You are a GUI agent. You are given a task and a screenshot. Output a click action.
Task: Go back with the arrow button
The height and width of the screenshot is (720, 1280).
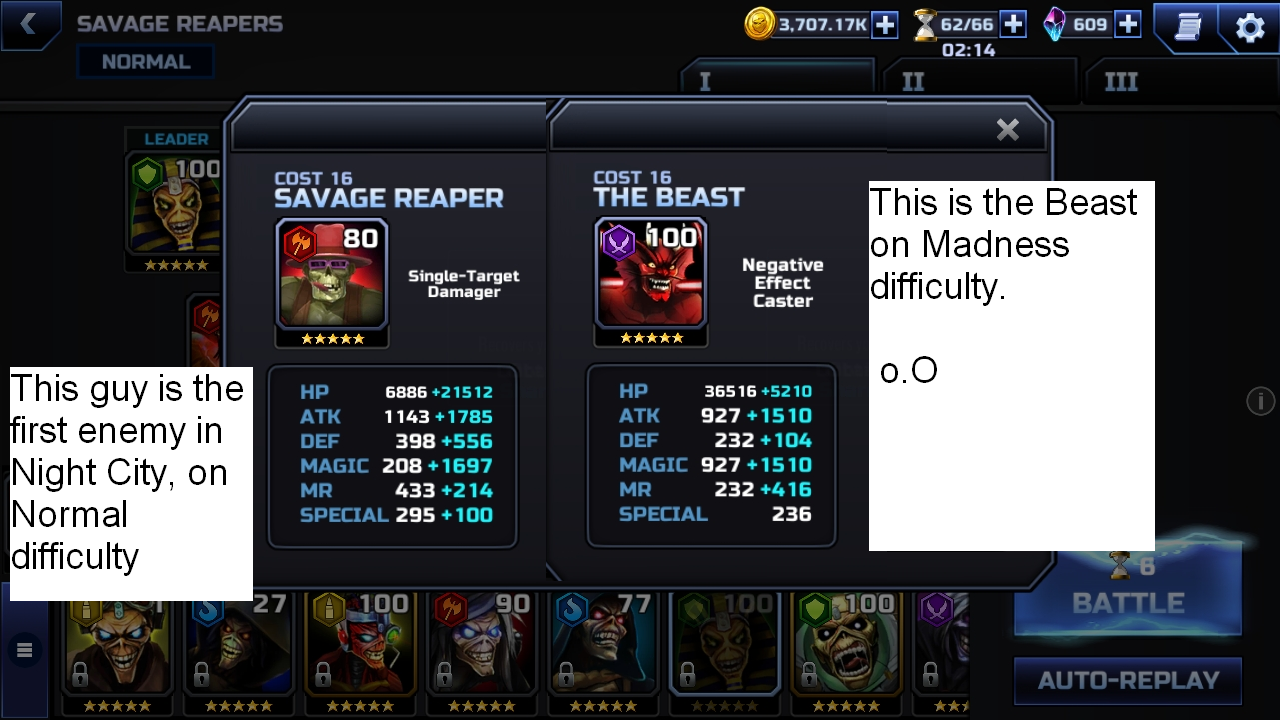click(x=28, y=25)
